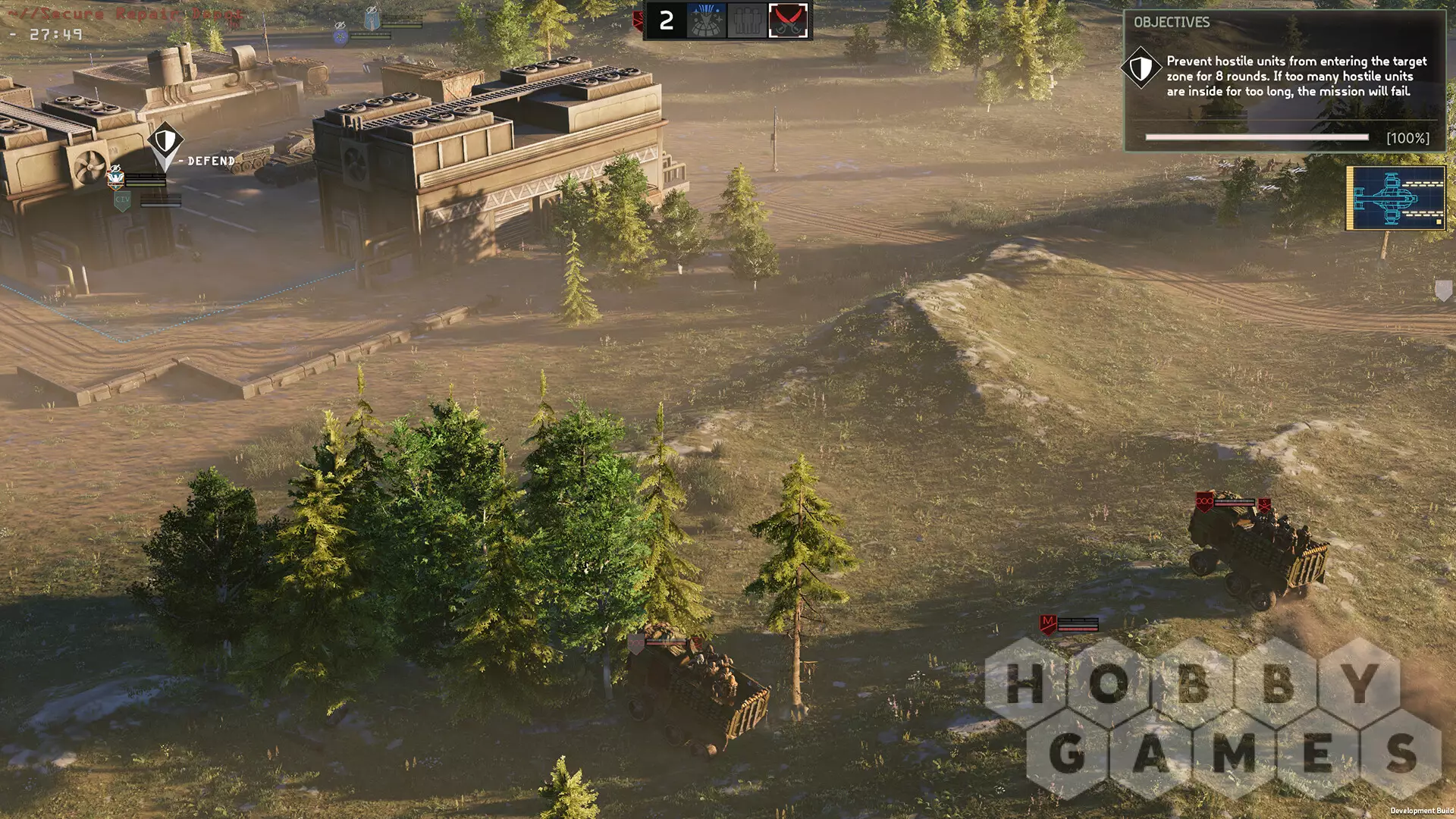Select the CIV unit badge

(x=123, y=200)
